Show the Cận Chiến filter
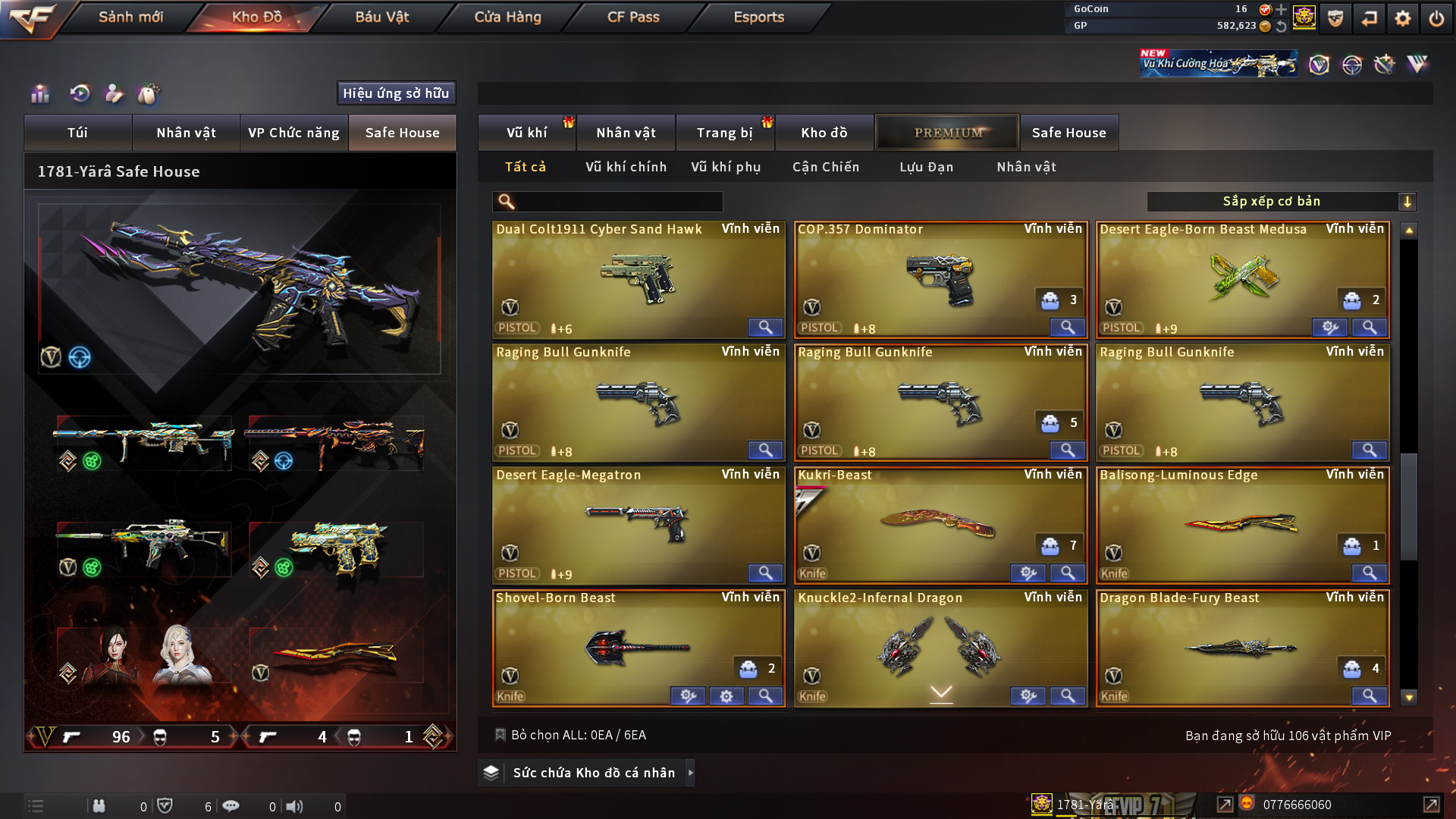This screenshot has width=1456, height=819. click(x=826, y=167)
